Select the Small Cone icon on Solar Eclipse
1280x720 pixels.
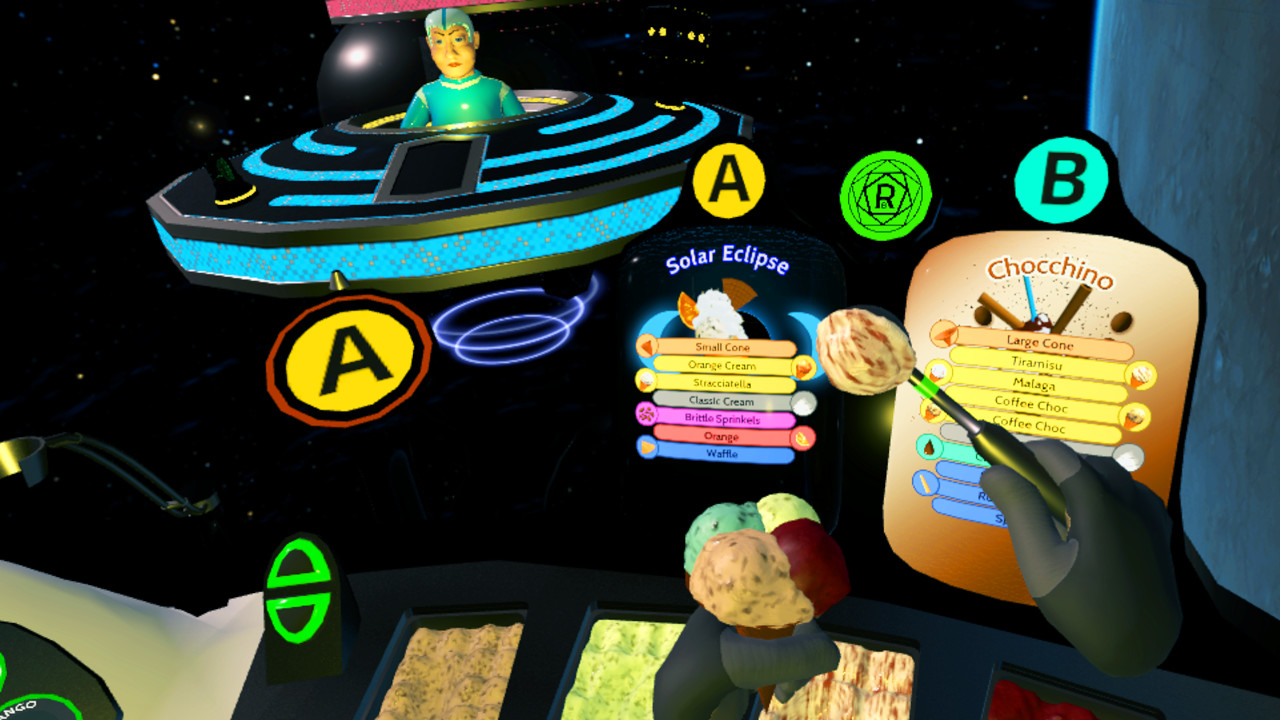(x=645, y=347)
